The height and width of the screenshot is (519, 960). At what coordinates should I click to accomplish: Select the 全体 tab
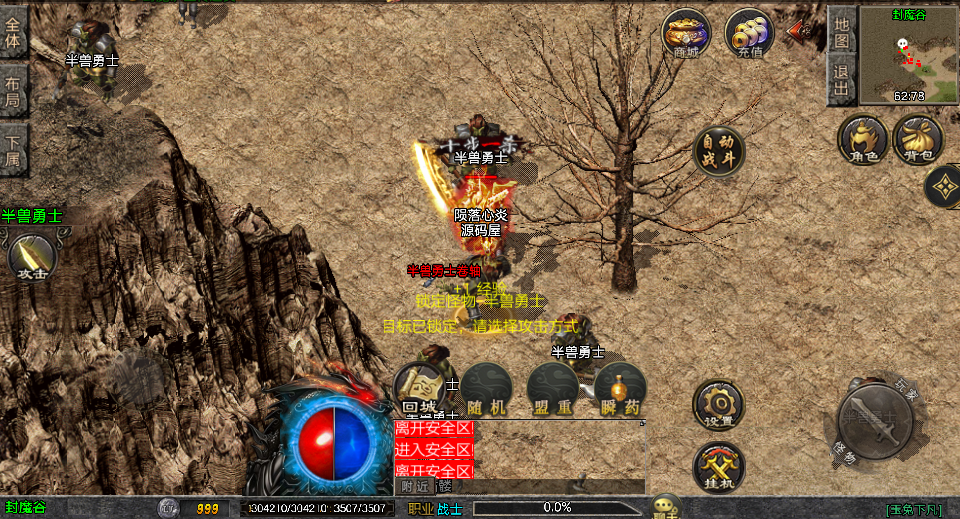coord(13,31)
